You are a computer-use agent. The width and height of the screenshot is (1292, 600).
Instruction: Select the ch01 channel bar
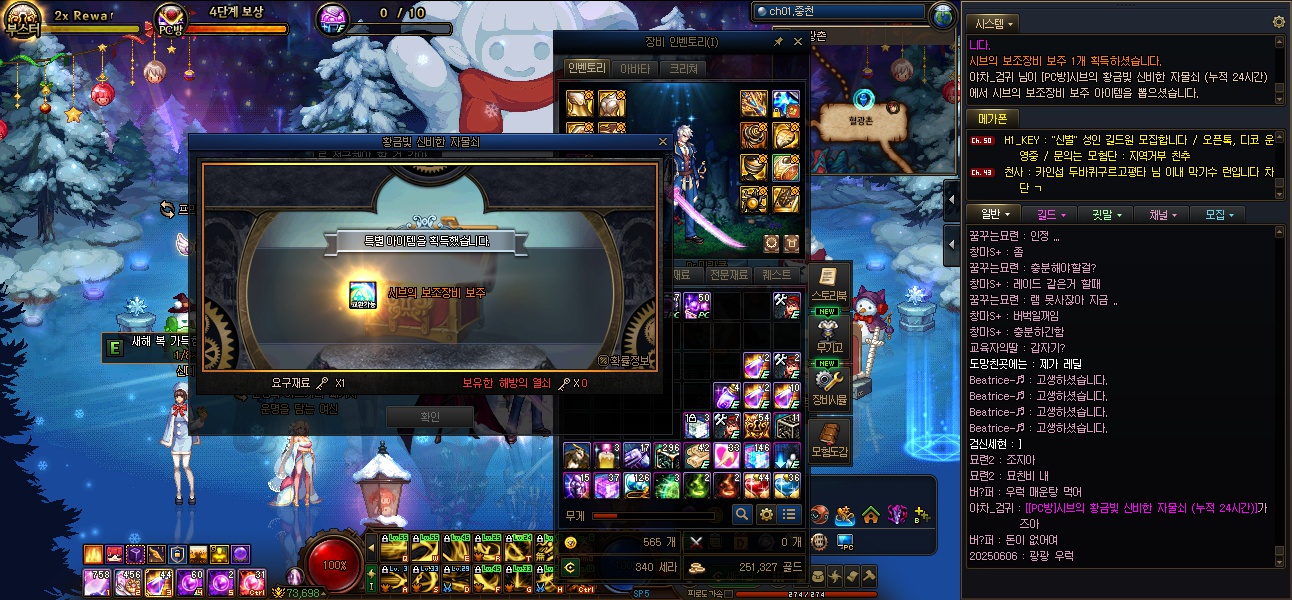840,11
